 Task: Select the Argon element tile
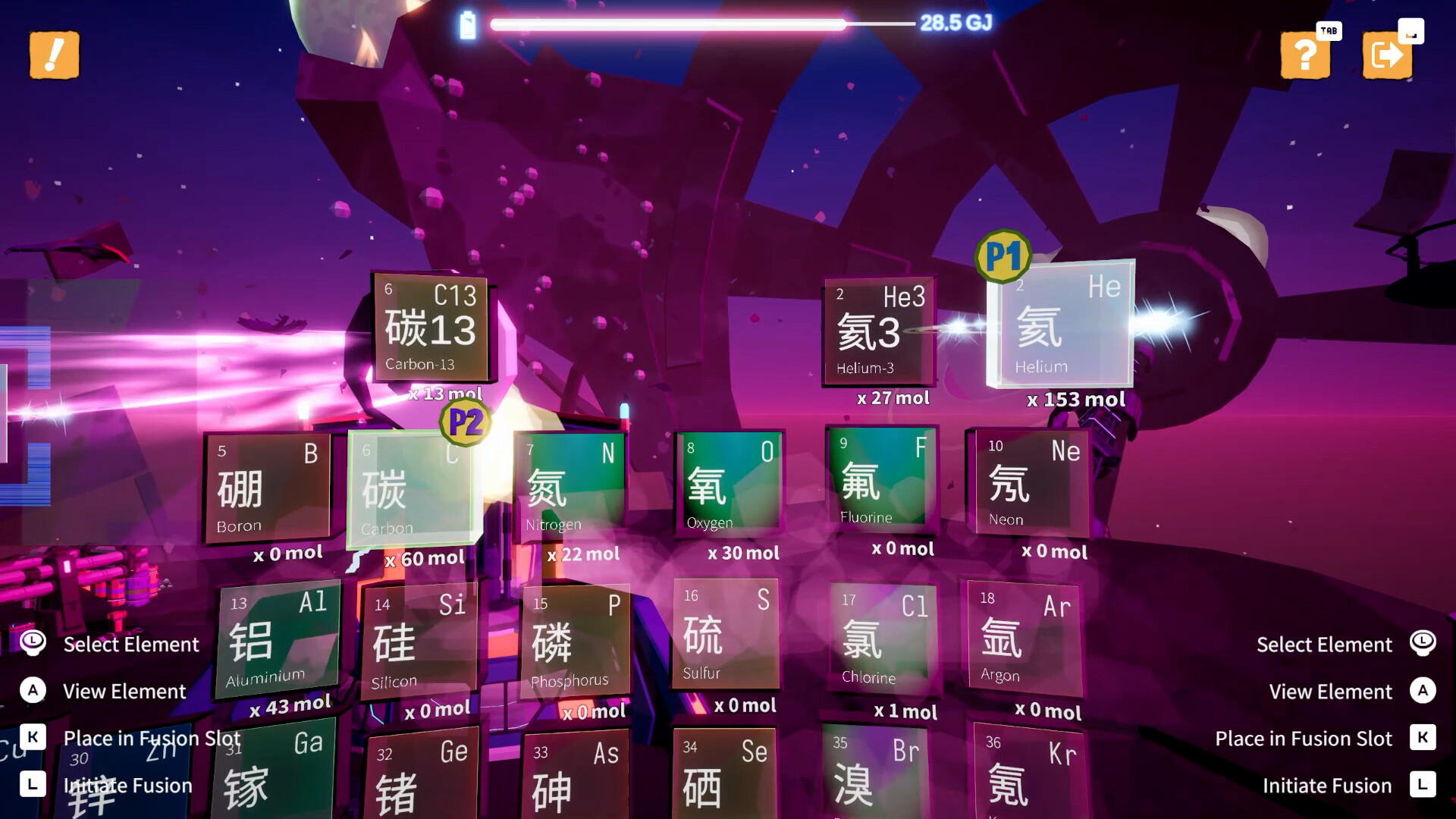[x=1026, y=637]
